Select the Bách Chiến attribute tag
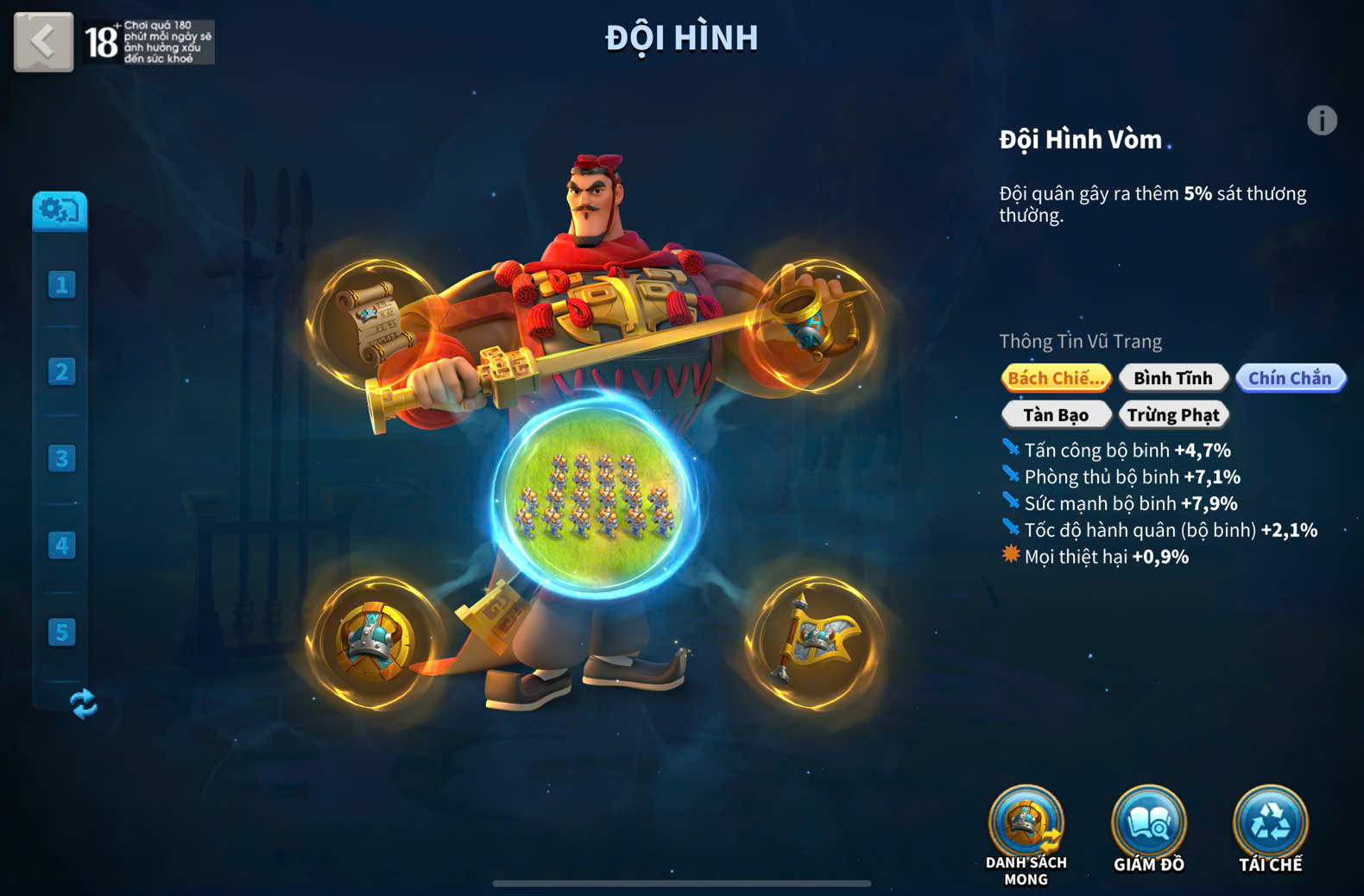The height and width of the screenshot is (896, 1364). [x=1056, y=378]
